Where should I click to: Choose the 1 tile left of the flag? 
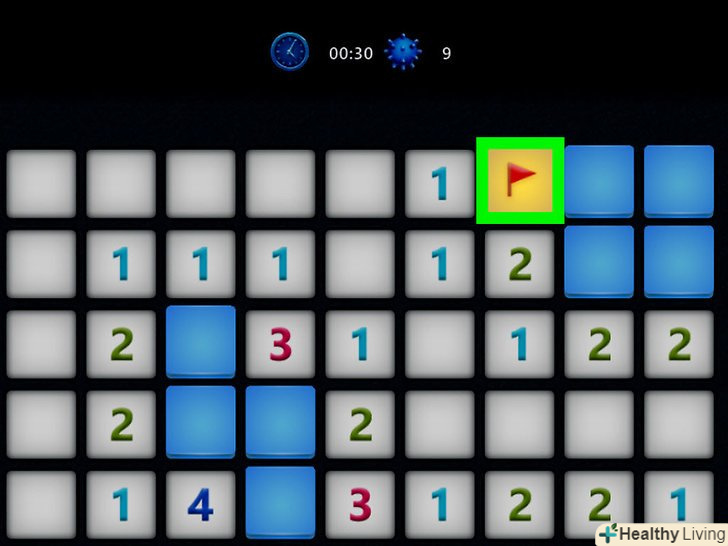[439, 183]
